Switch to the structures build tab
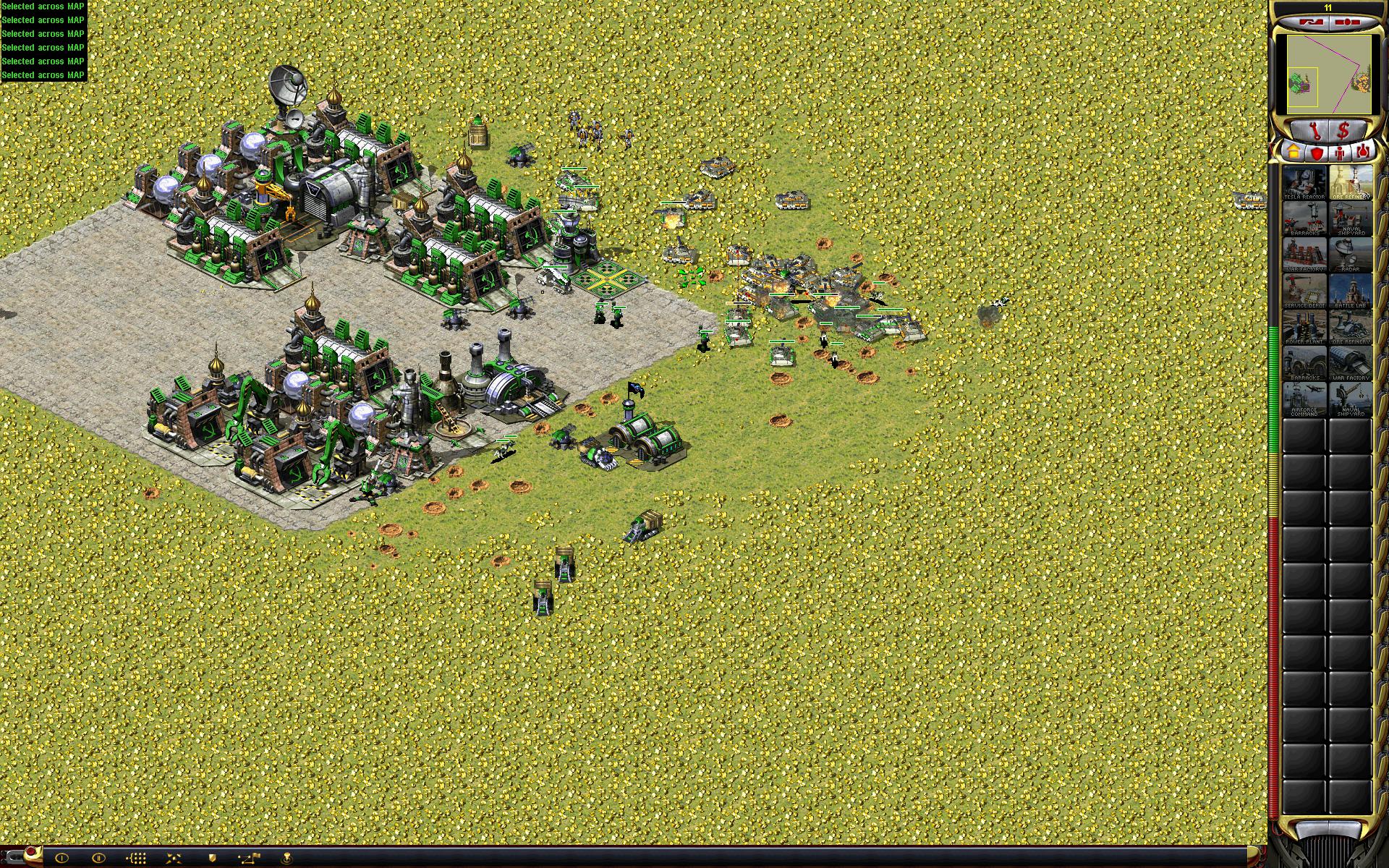The width and height of the screenshot is (1389, 868). click(1294, 153)
